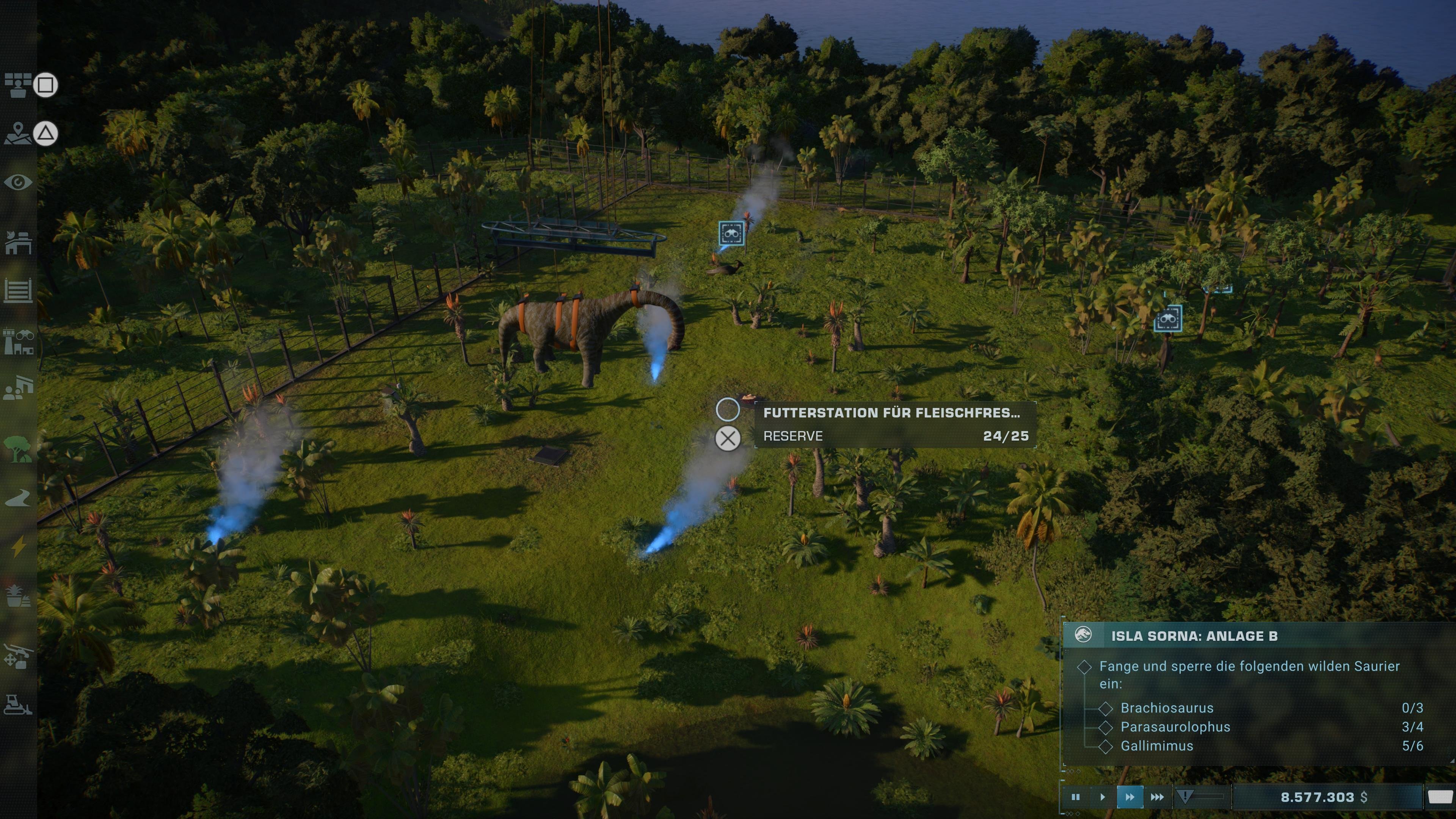Confirm with the circle button beside the feeder label
The height and width of the screenshot is (819, 1456).
[728, 409]
